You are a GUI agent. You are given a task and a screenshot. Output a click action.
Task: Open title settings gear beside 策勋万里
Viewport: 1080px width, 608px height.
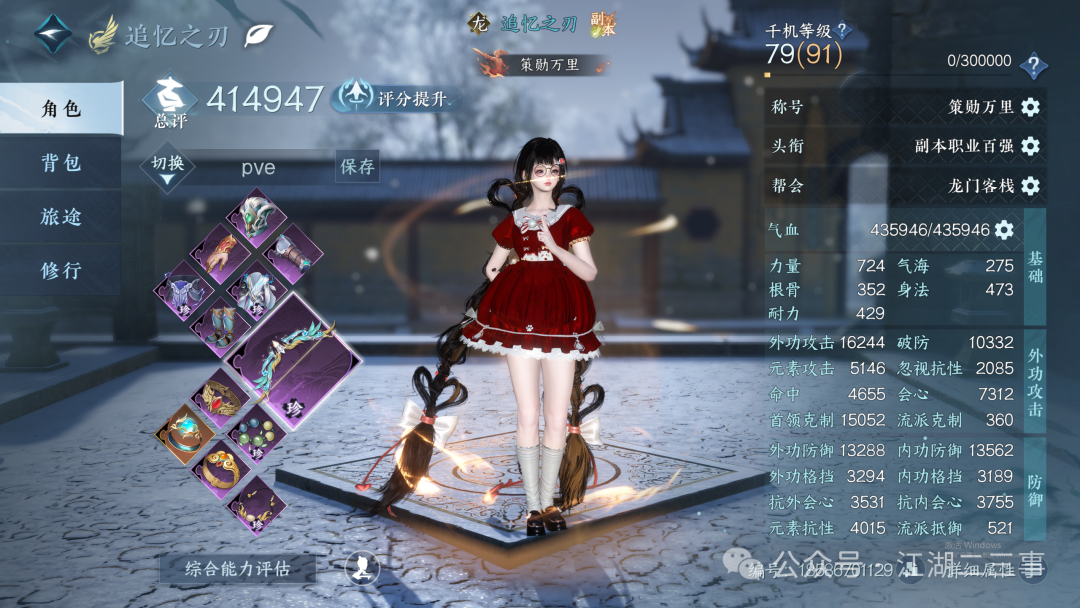(x=1030, y=107)
